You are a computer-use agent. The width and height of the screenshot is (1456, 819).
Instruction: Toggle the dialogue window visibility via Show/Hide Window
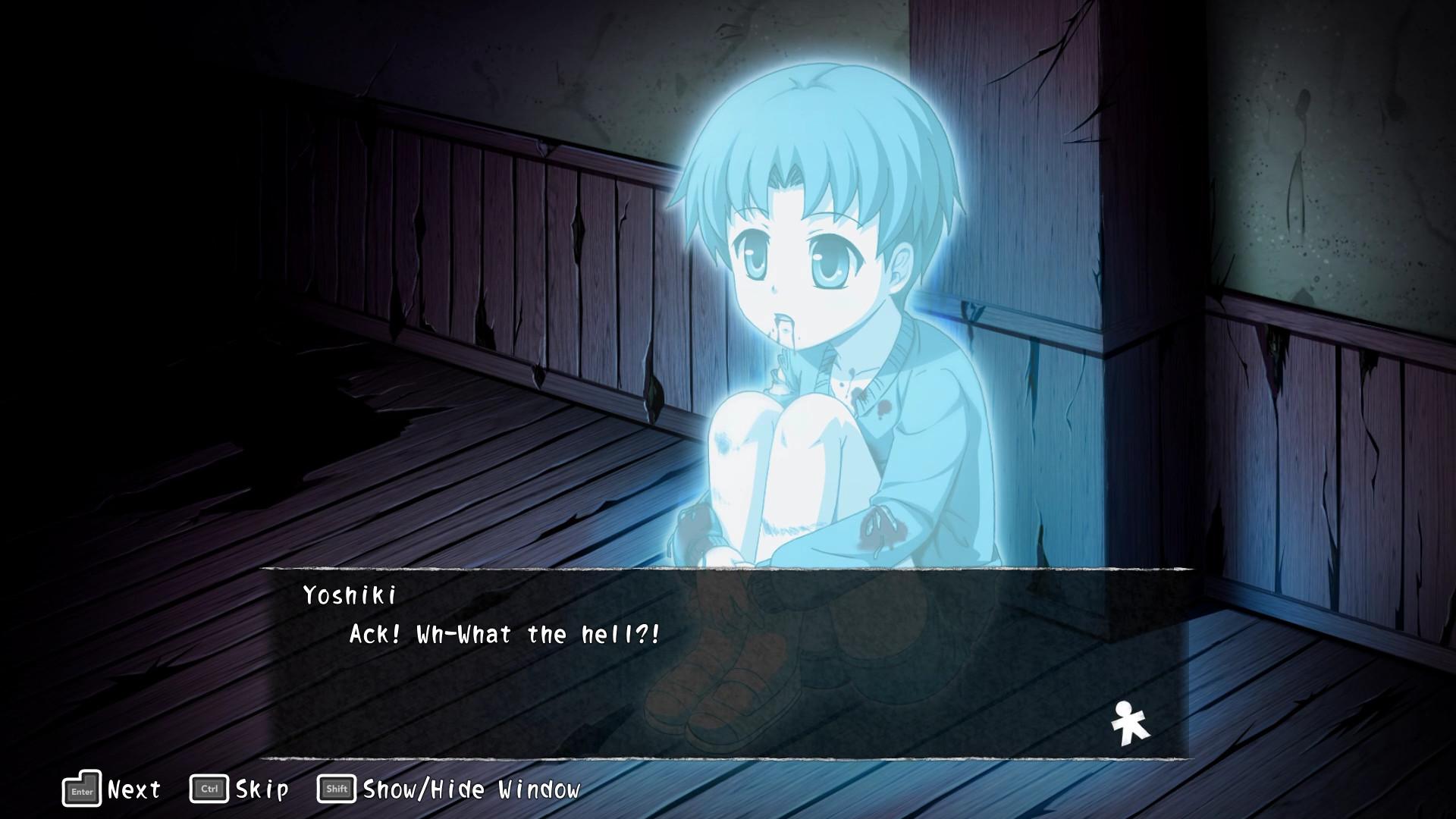tap(470, 789)
